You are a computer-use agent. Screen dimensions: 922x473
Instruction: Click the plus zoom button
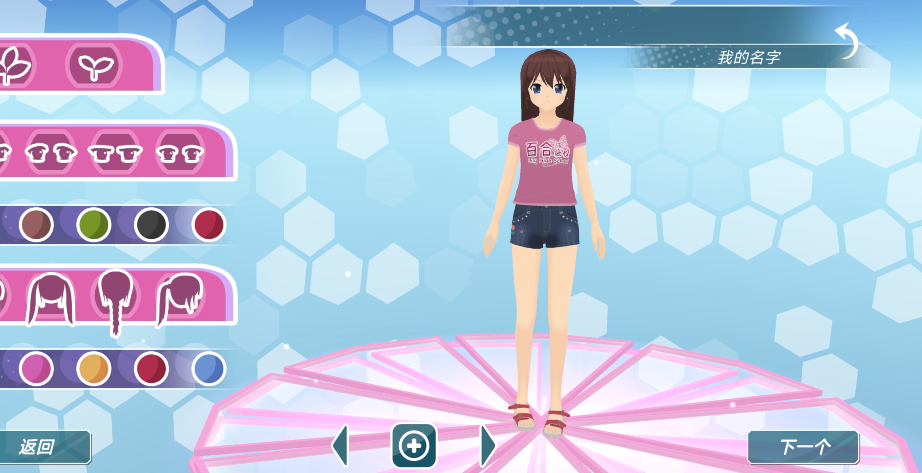(x=414, y=446)
